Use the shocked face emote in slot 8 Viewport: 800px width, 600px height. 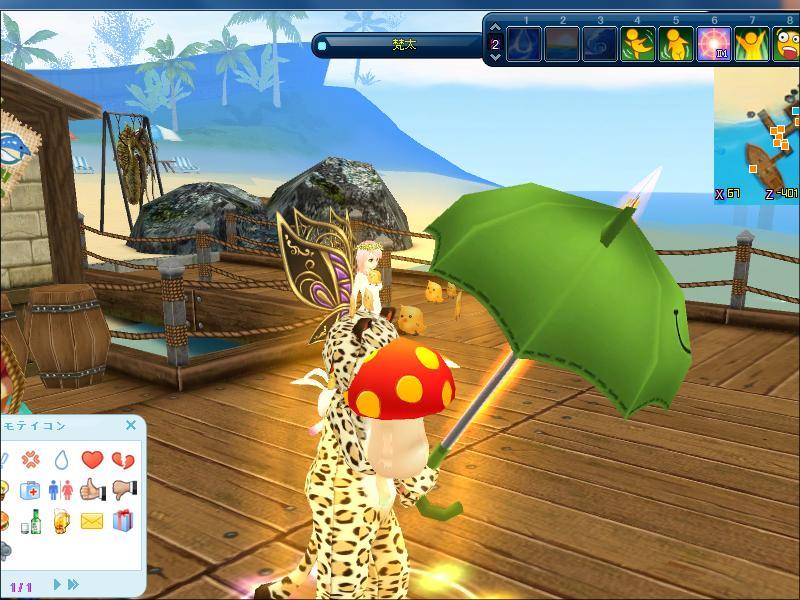(x=787, y=45)
